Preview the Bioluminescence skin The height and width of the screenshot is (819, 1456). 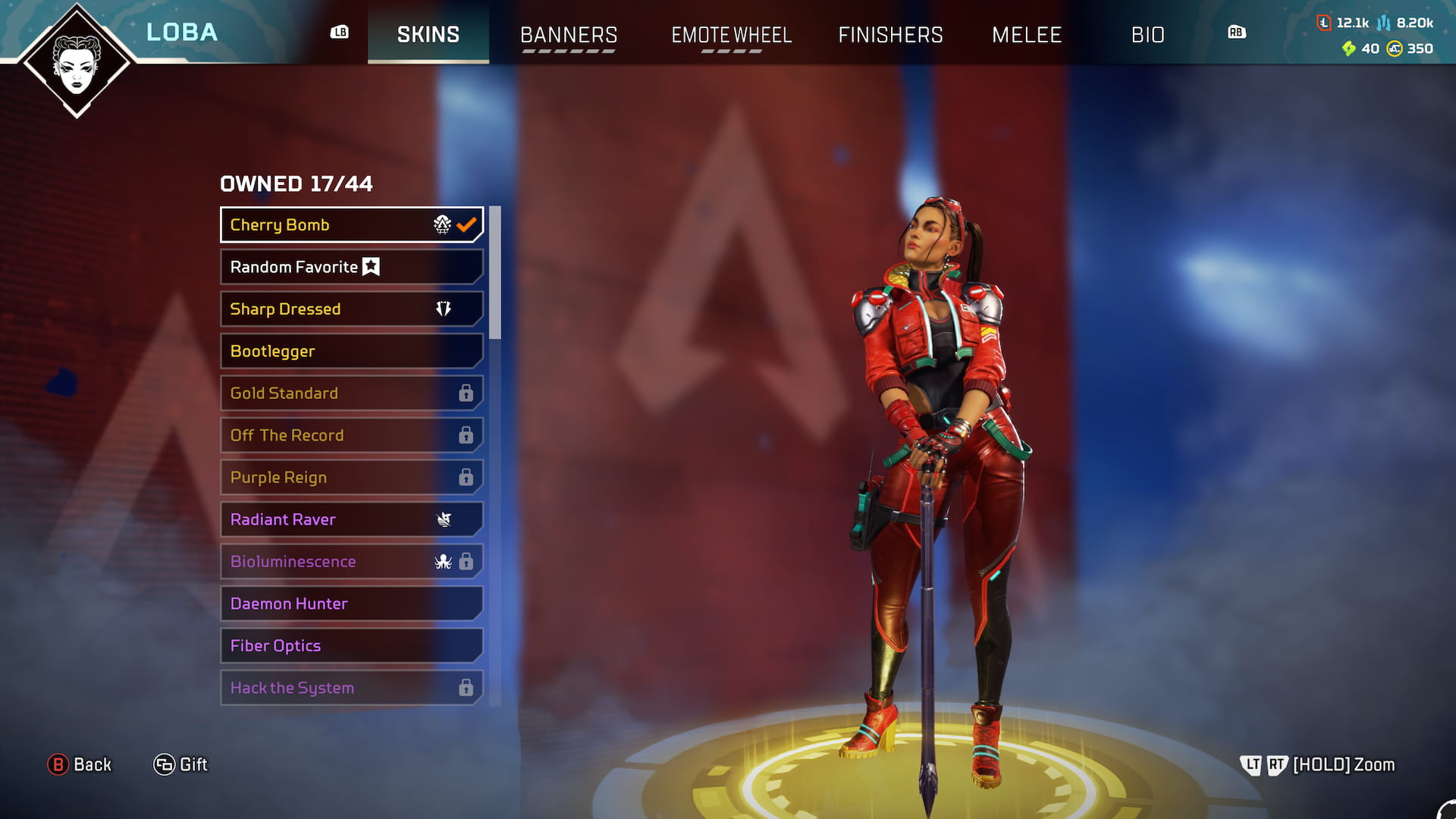(351, 561)
